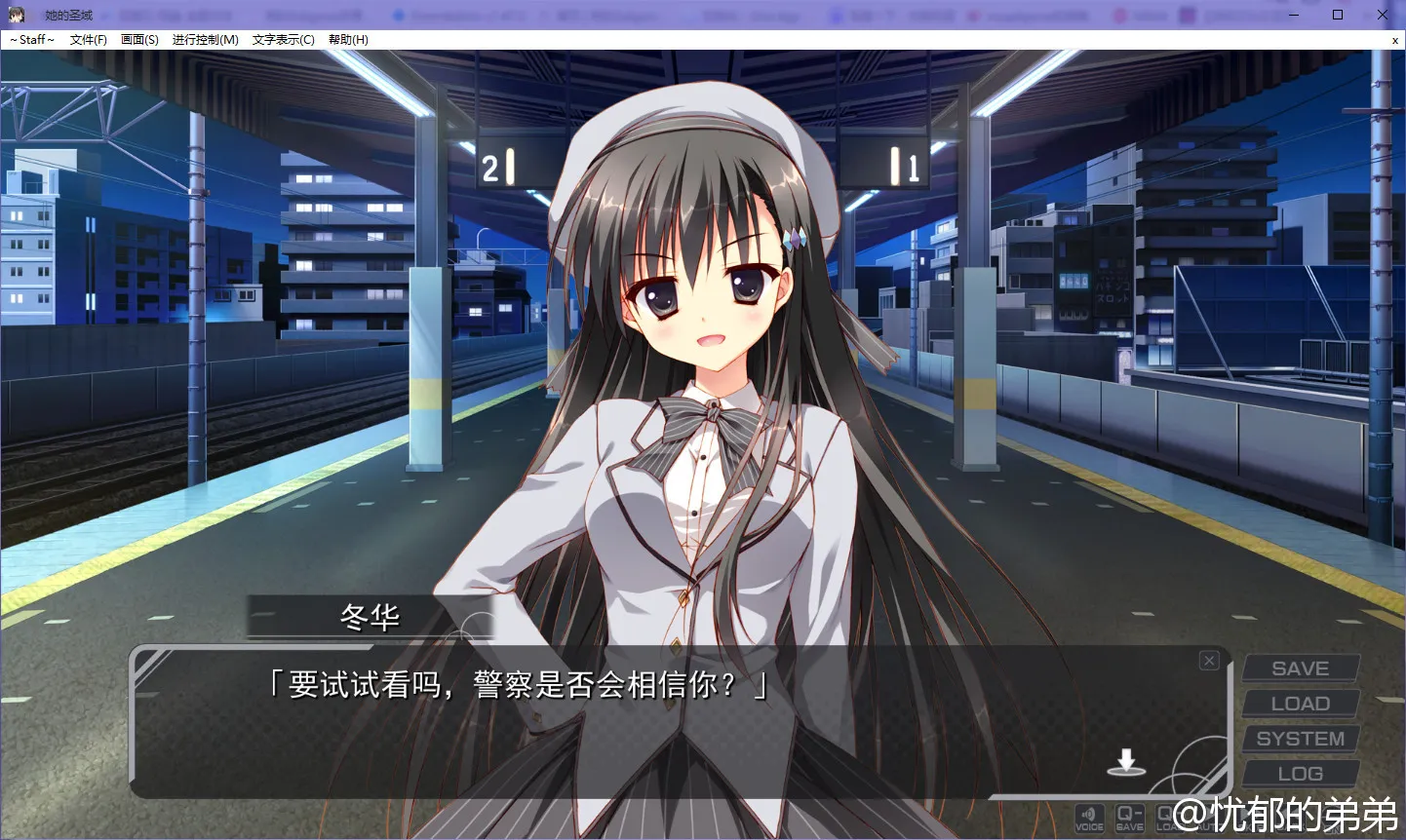Close the game window

pos(1383,15)
